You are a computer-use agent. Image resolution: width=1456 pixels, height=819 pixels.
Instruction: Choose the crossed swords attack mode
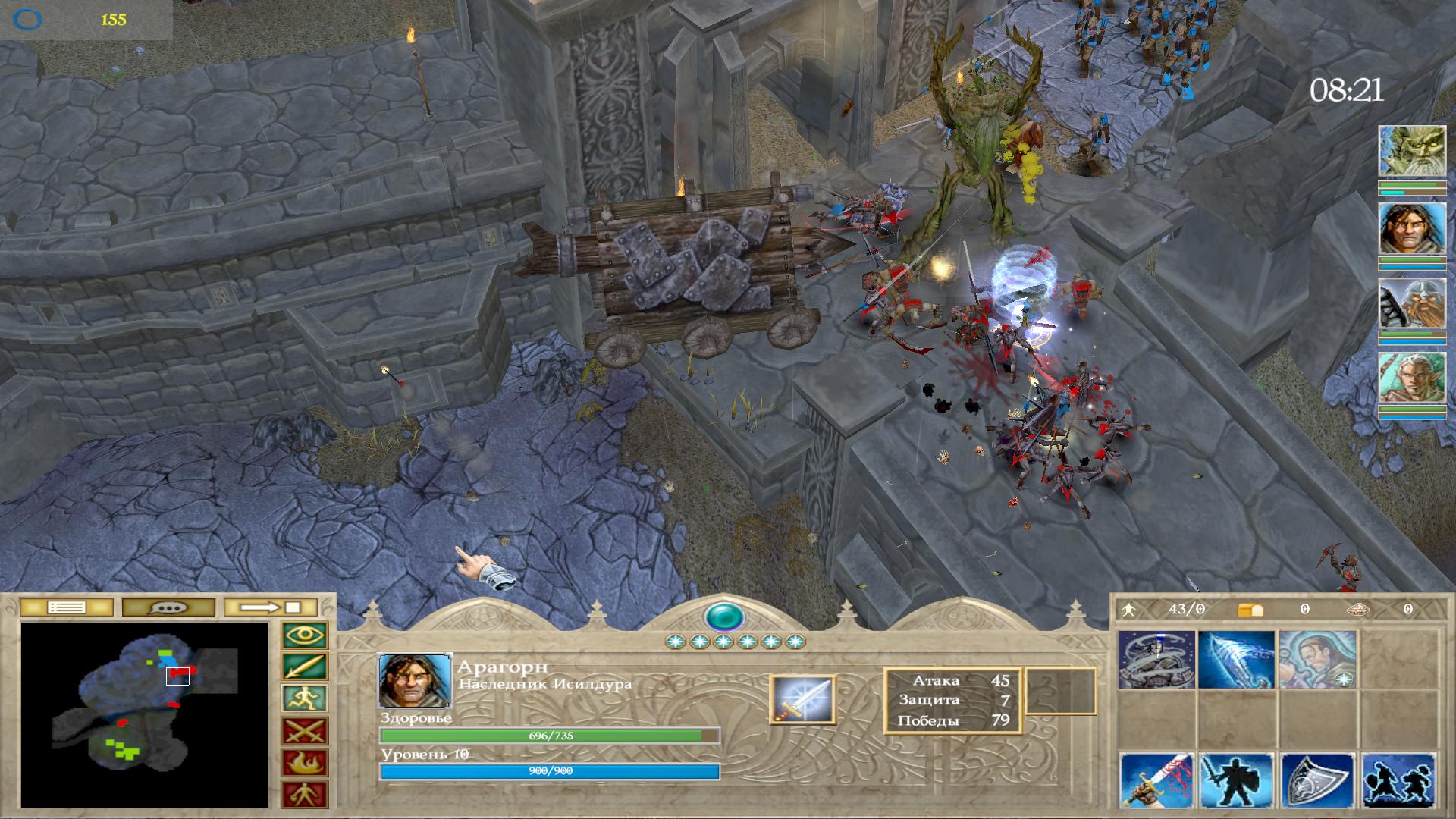coord(304,731)
